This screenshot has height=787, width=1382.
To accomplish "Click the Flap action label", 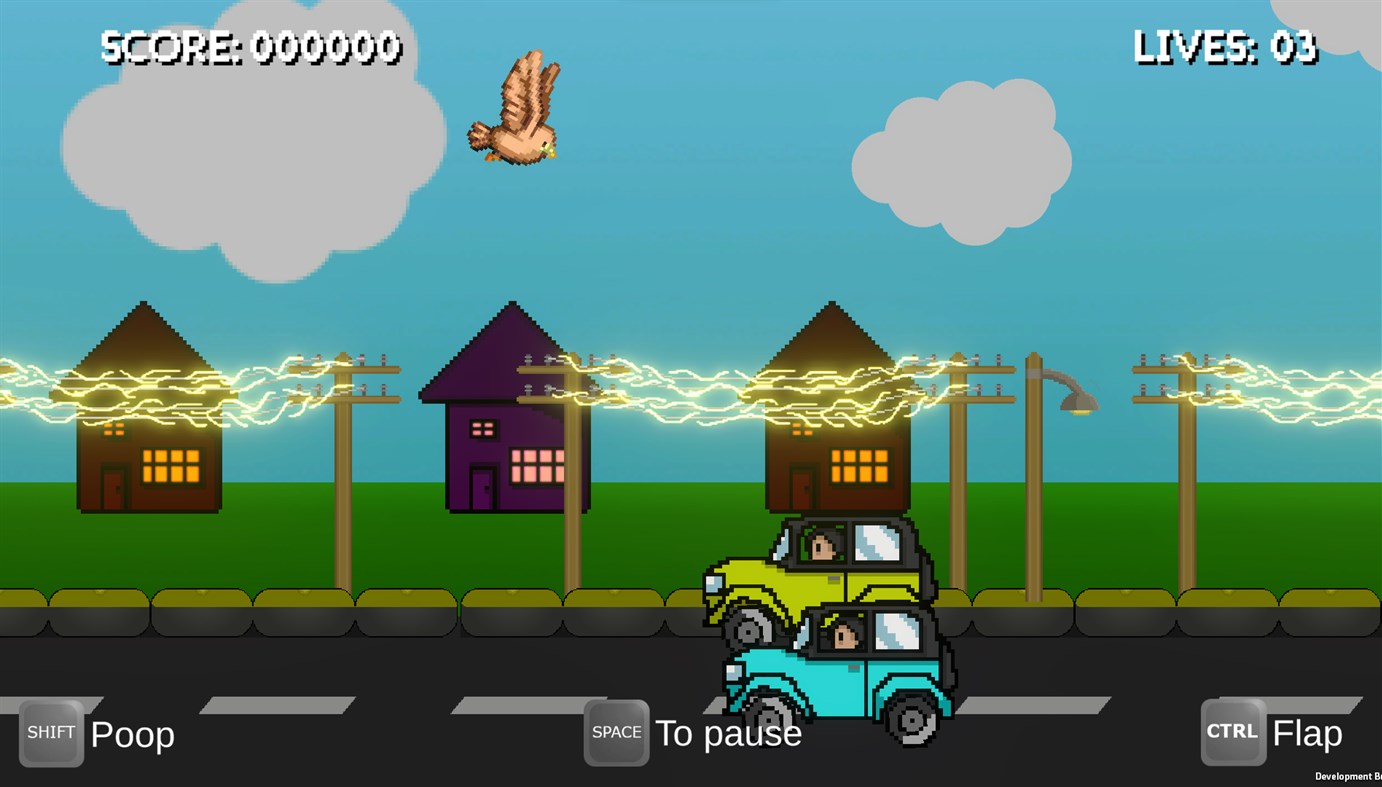I will [x=1306, y=733].
